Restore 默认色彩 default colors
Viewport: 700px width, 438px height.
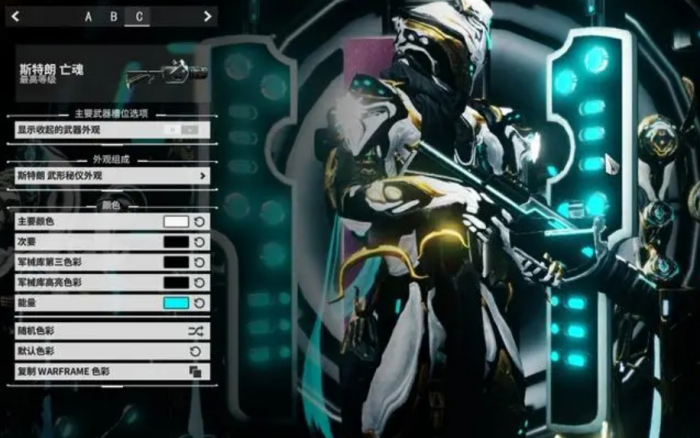coord(112,351)
